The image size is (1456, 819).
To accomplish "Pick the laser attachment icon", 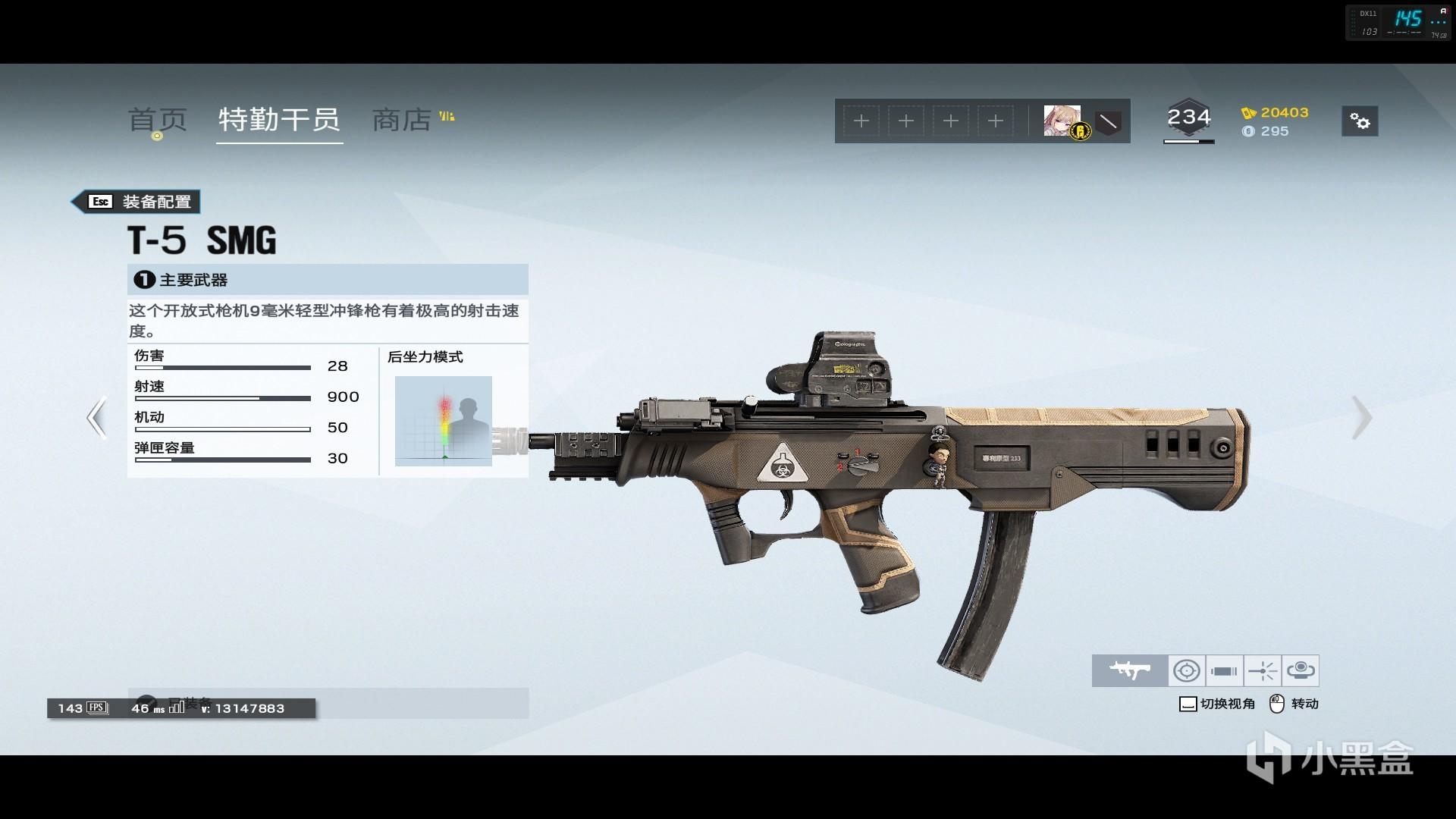I will [x=1263, y=671].
